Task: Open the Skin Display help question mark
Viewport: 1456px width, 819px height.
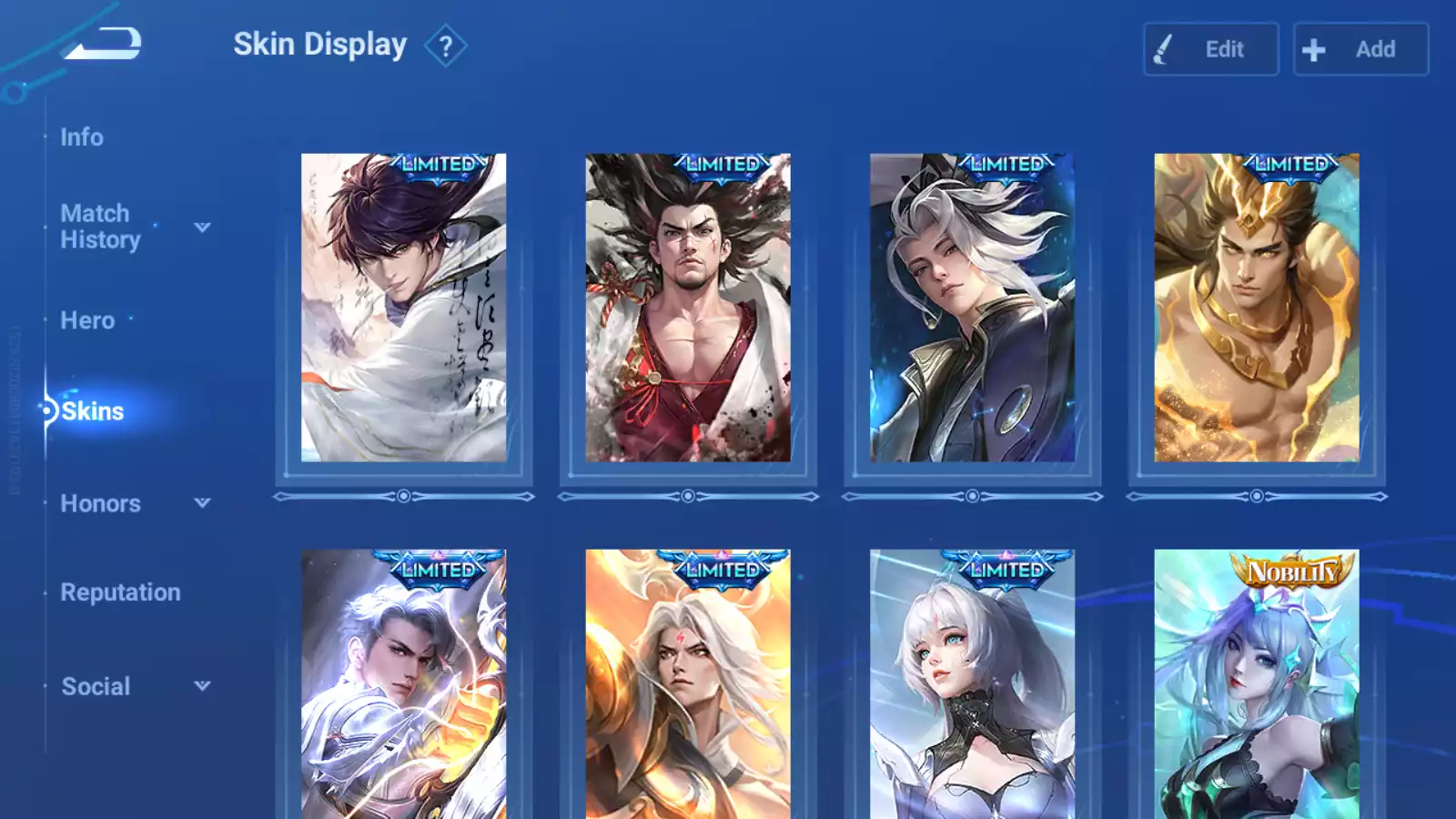Action: (445, 46)
